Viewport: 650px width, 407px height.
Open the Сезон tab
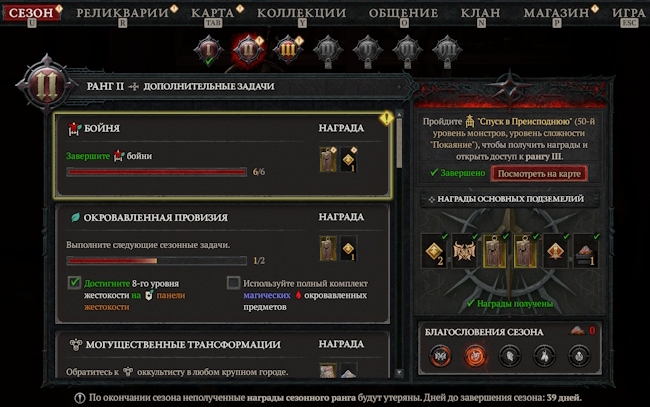coord(31,14)
